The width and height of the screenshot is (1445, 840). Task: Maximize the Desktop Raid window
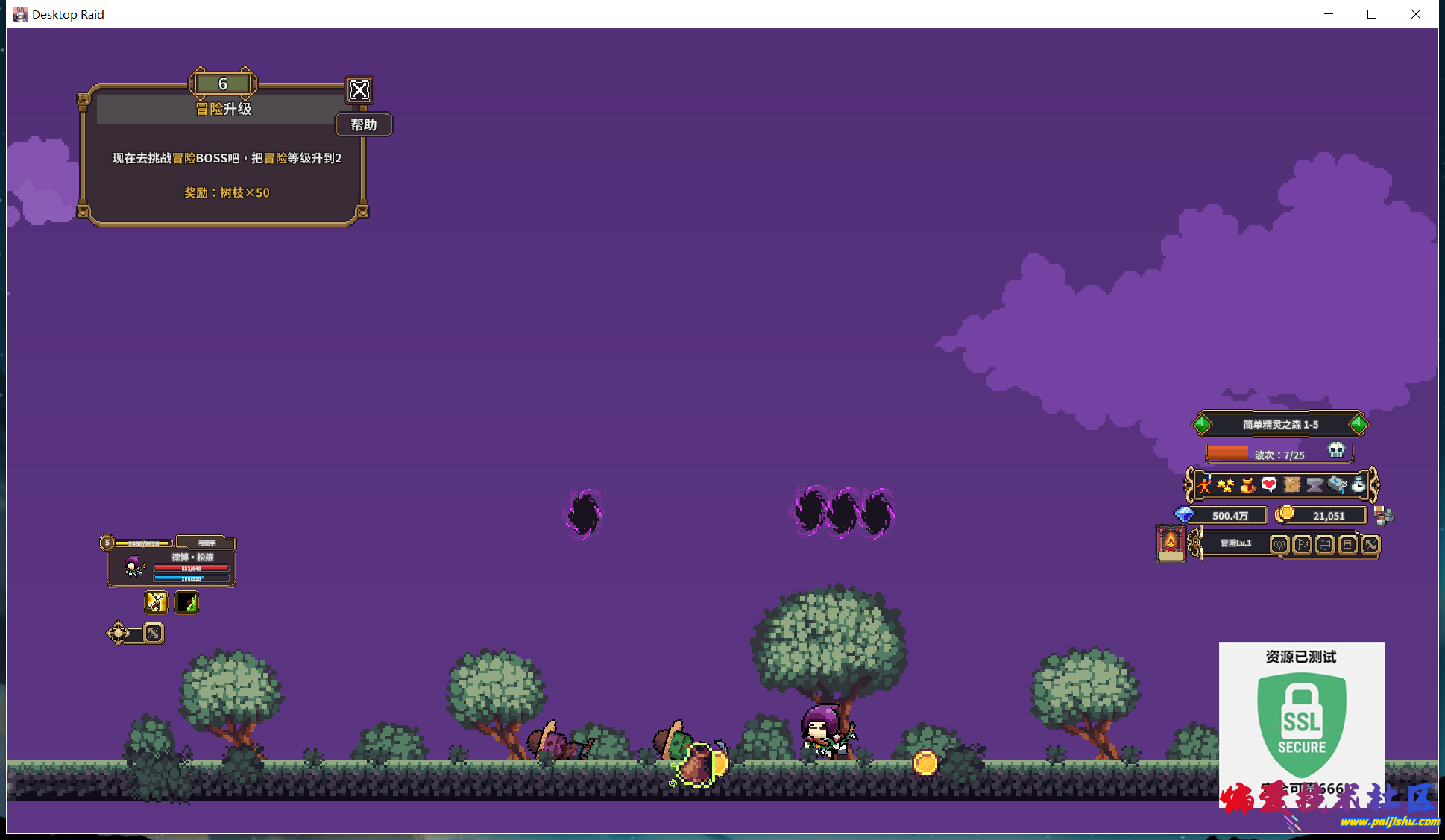[x=1371, y=14]
